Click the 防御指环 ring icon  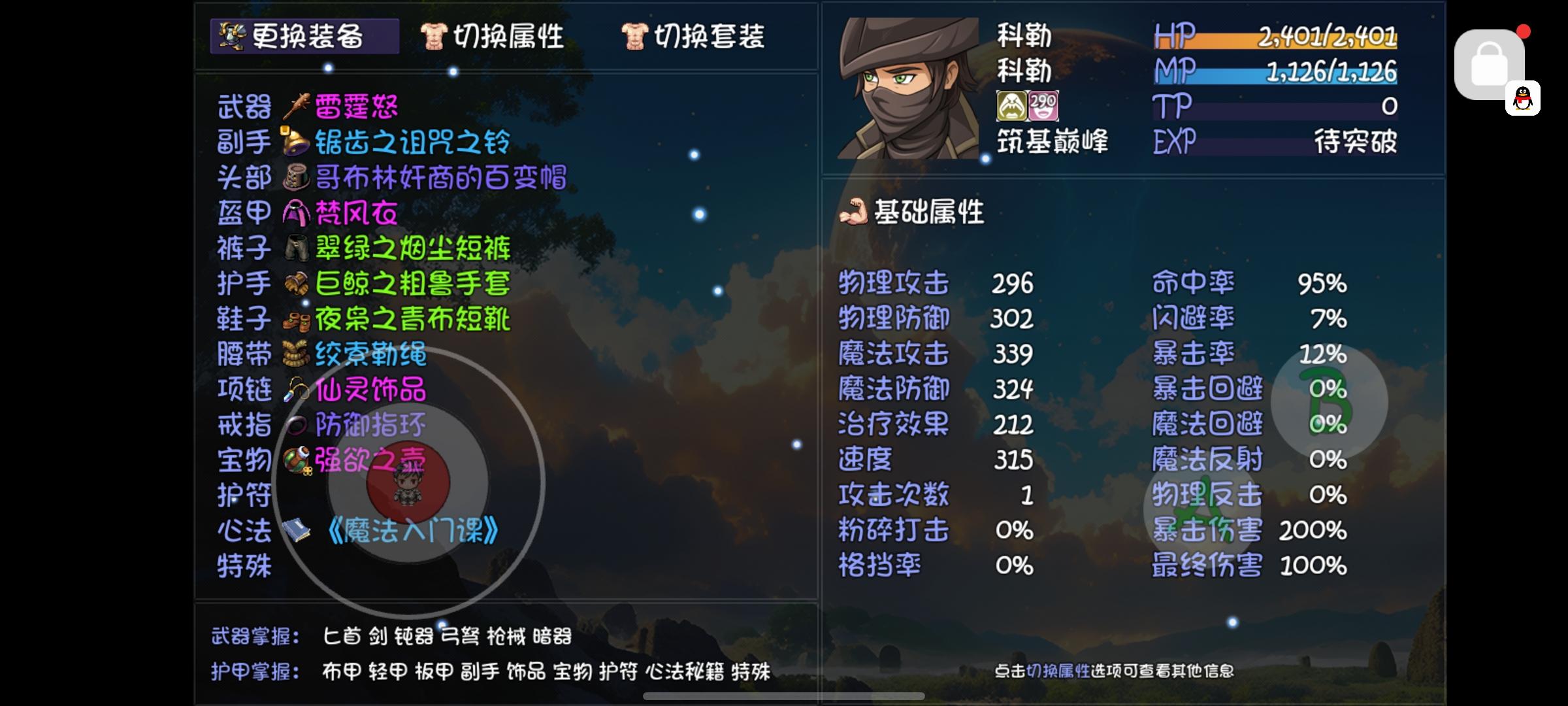point(295,425)
